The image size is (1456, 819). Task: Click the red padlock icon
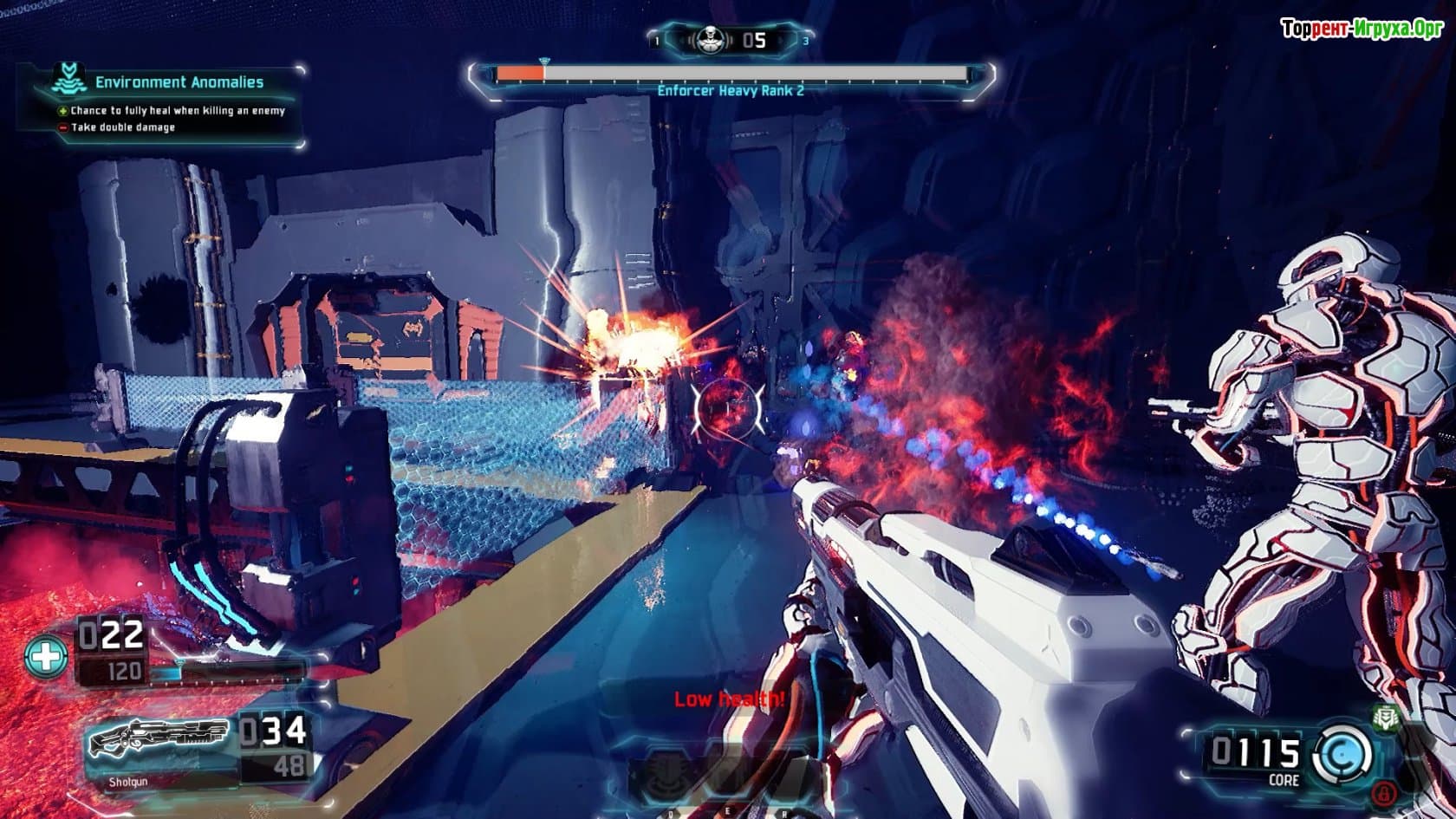tap(1384, 791)
